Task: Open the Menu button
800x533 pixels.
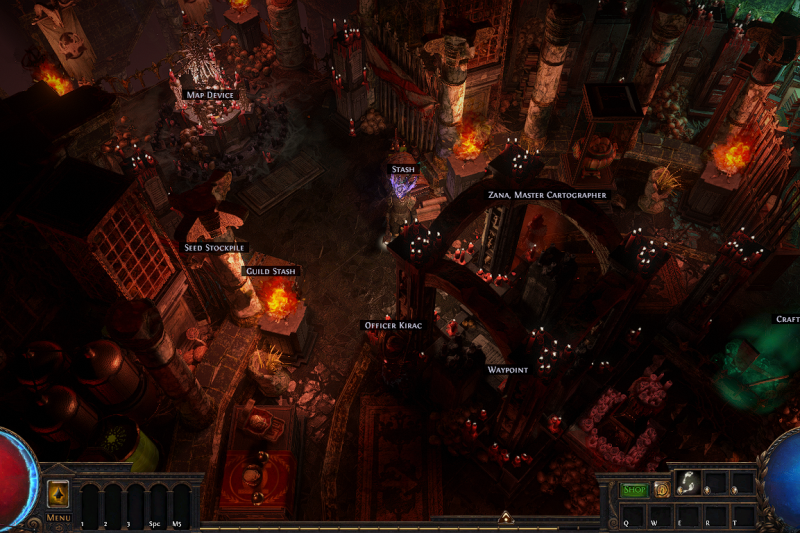Action: click(x=58, y=517)
